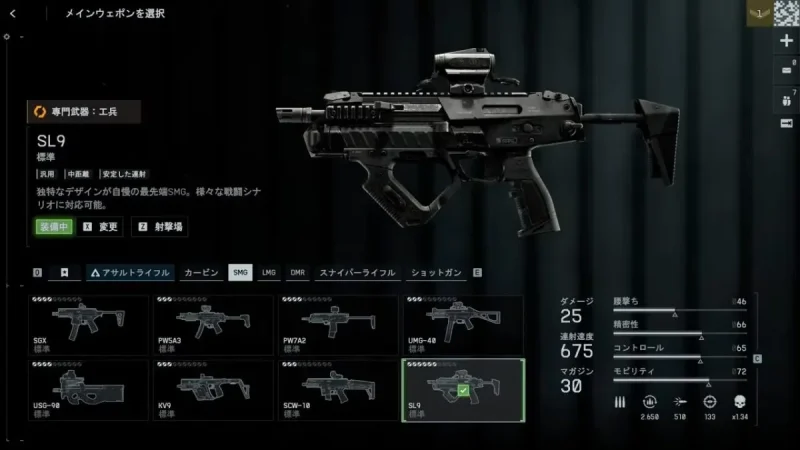Screen dimensions: 800x450
Task: Choose the USG-90 weapon tile
Action: [92, 390]
